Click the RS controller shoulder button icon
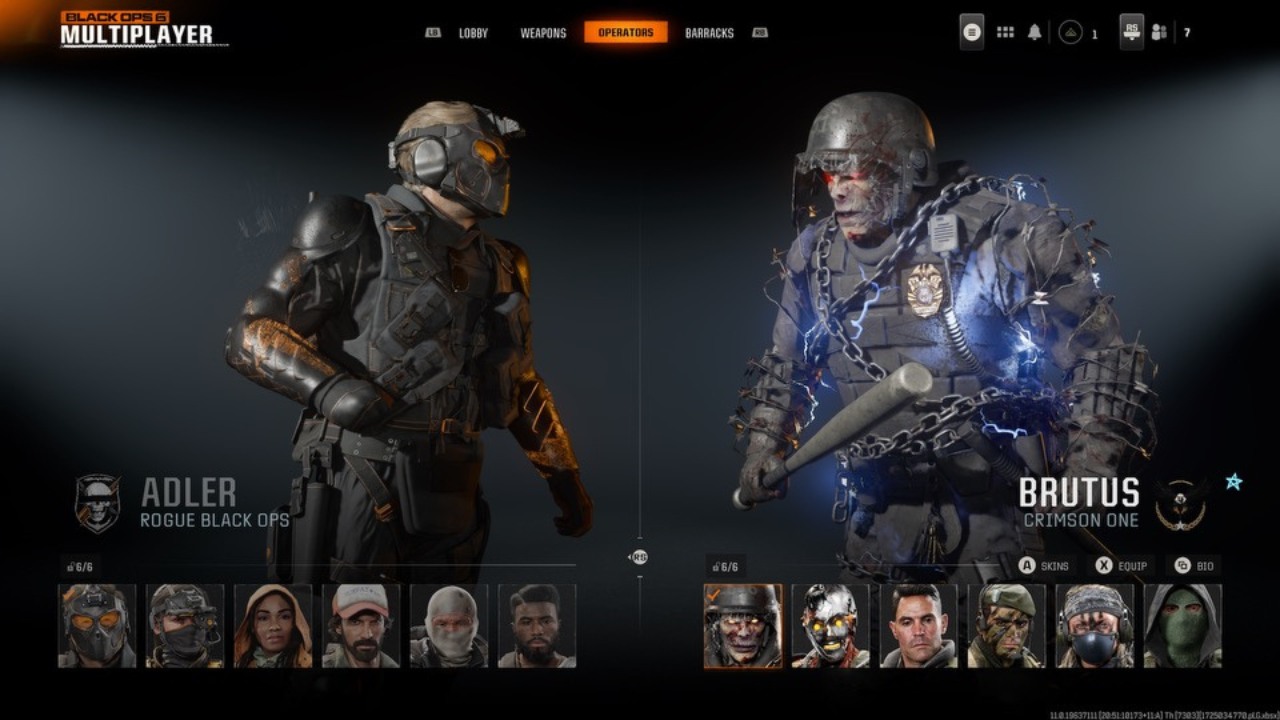The height and width of the screenshot is (720, 1280). click(1131, 30)
